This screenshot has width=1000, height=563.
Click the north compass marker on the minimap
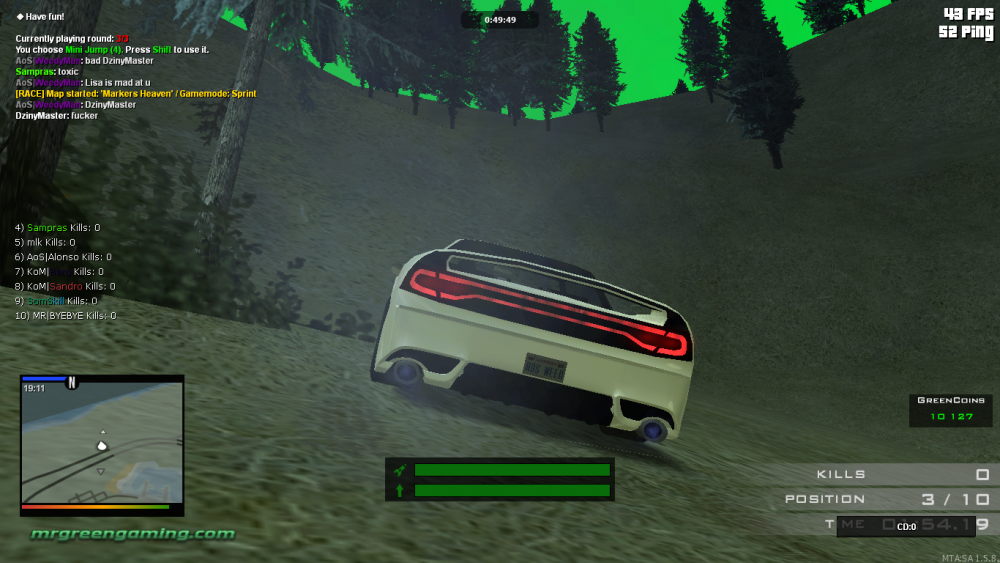[72, 382]
